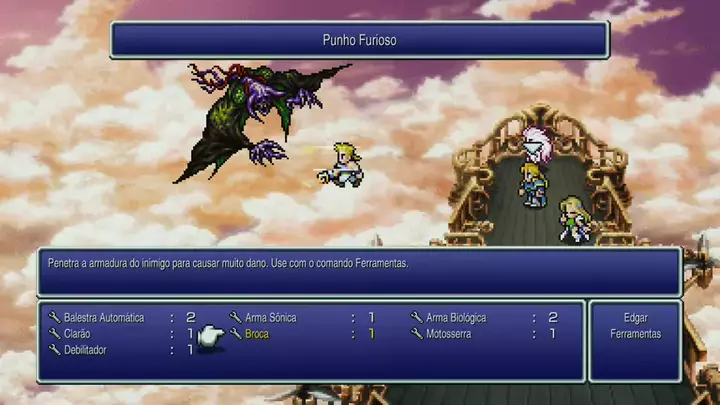Select Motosserra from the tools
Image resolution: width=720 pixels, height=405 pixels.
[x=448, y=334]
